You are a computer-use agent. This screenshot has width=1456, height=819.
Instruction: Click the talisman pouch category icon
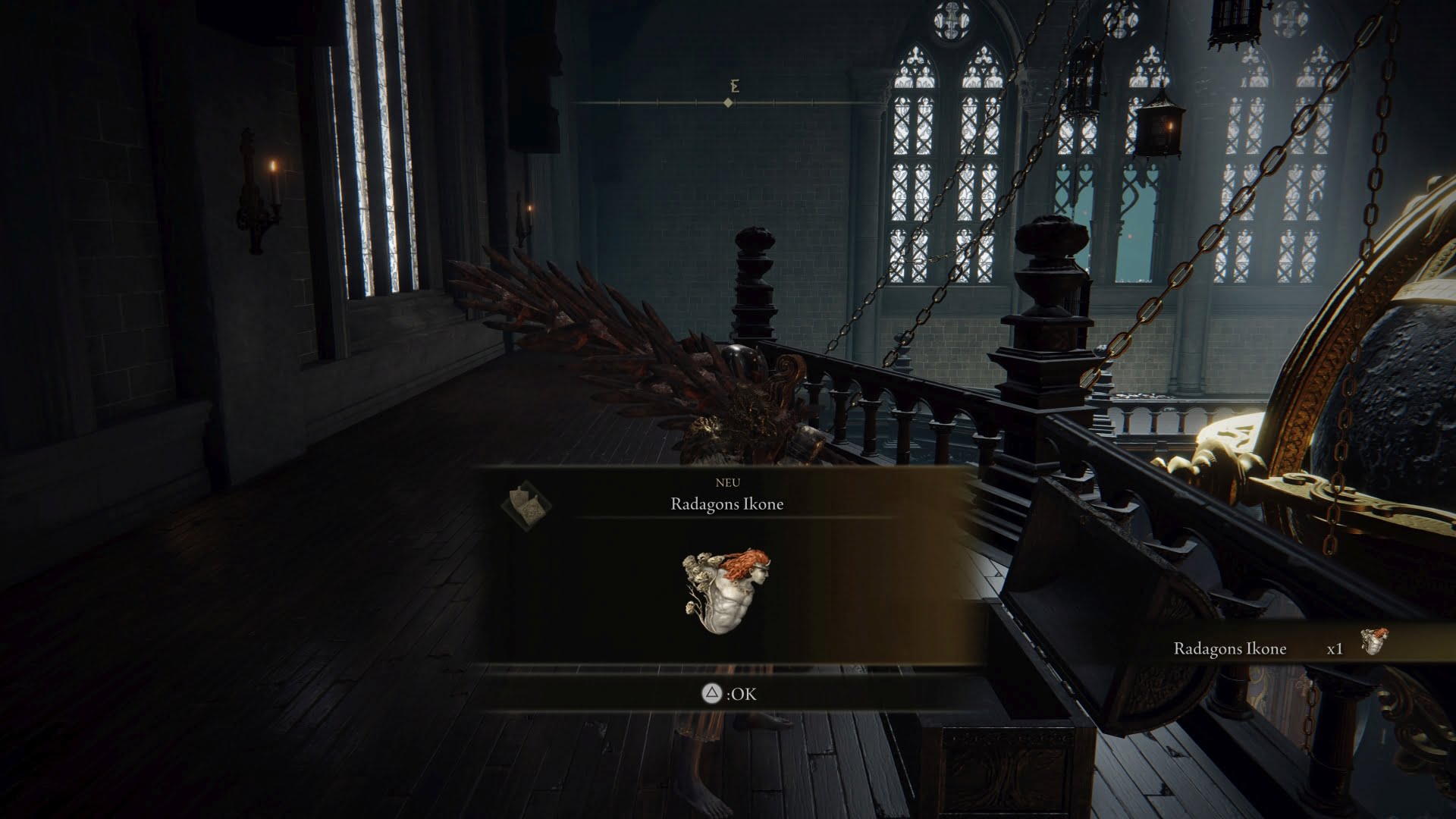[x=526, y=504]
